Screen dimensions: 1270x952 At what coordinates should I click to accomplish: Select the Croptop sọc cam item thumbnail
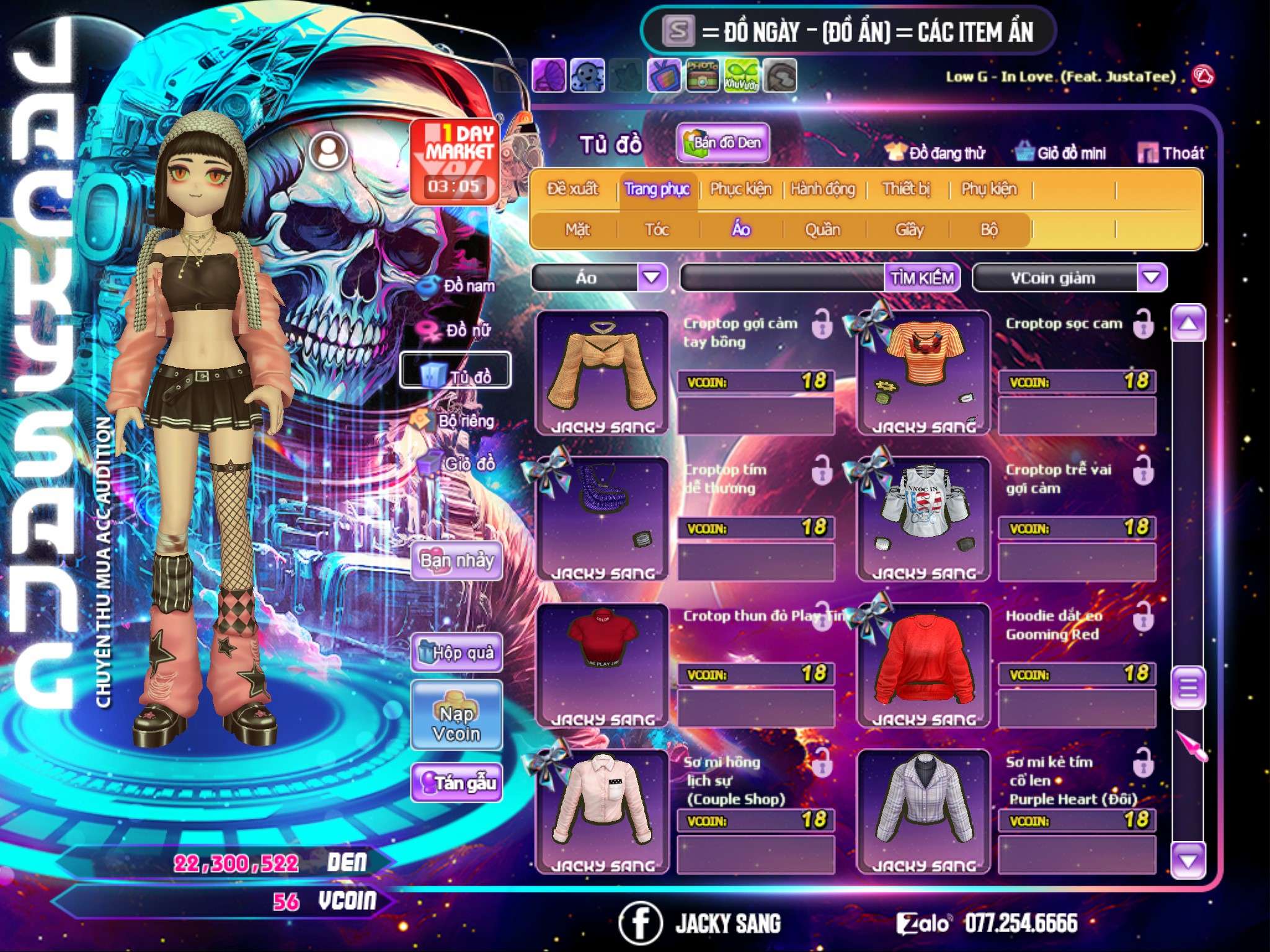coord(923,372)
